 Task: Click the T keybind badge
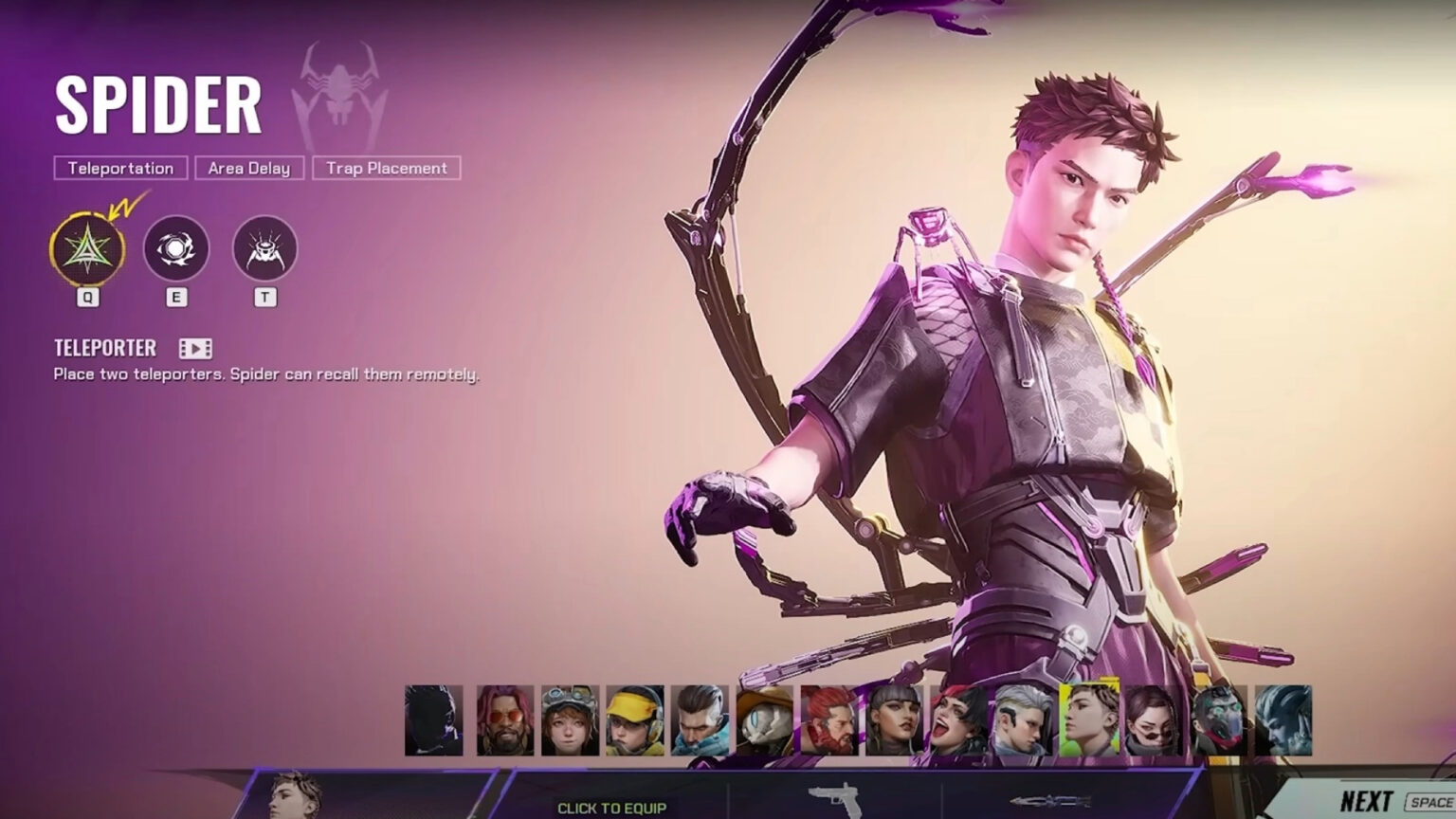coord(264,298)
